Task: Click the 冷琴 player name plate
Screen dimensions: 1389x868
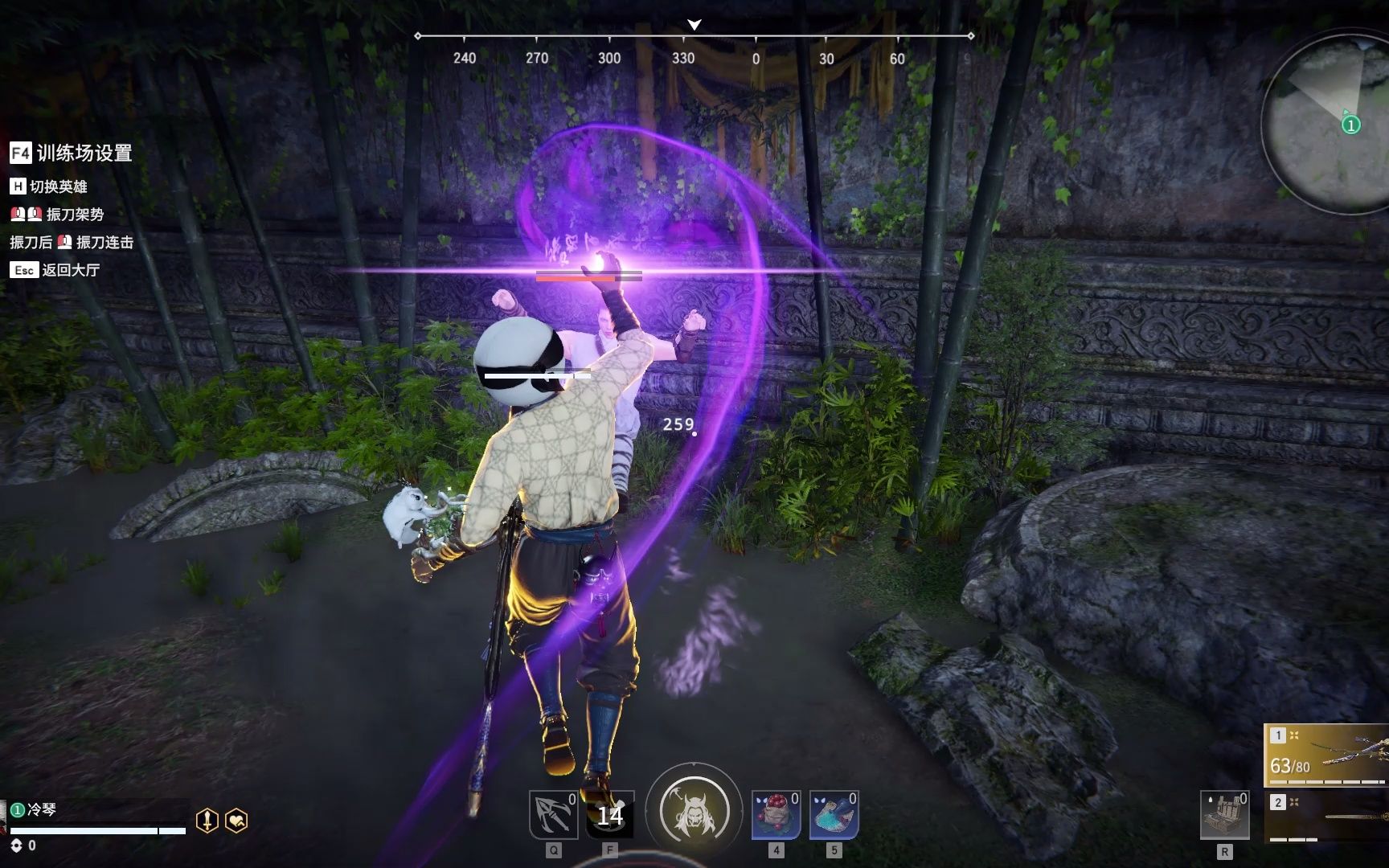Action: (x=40, y=809)
